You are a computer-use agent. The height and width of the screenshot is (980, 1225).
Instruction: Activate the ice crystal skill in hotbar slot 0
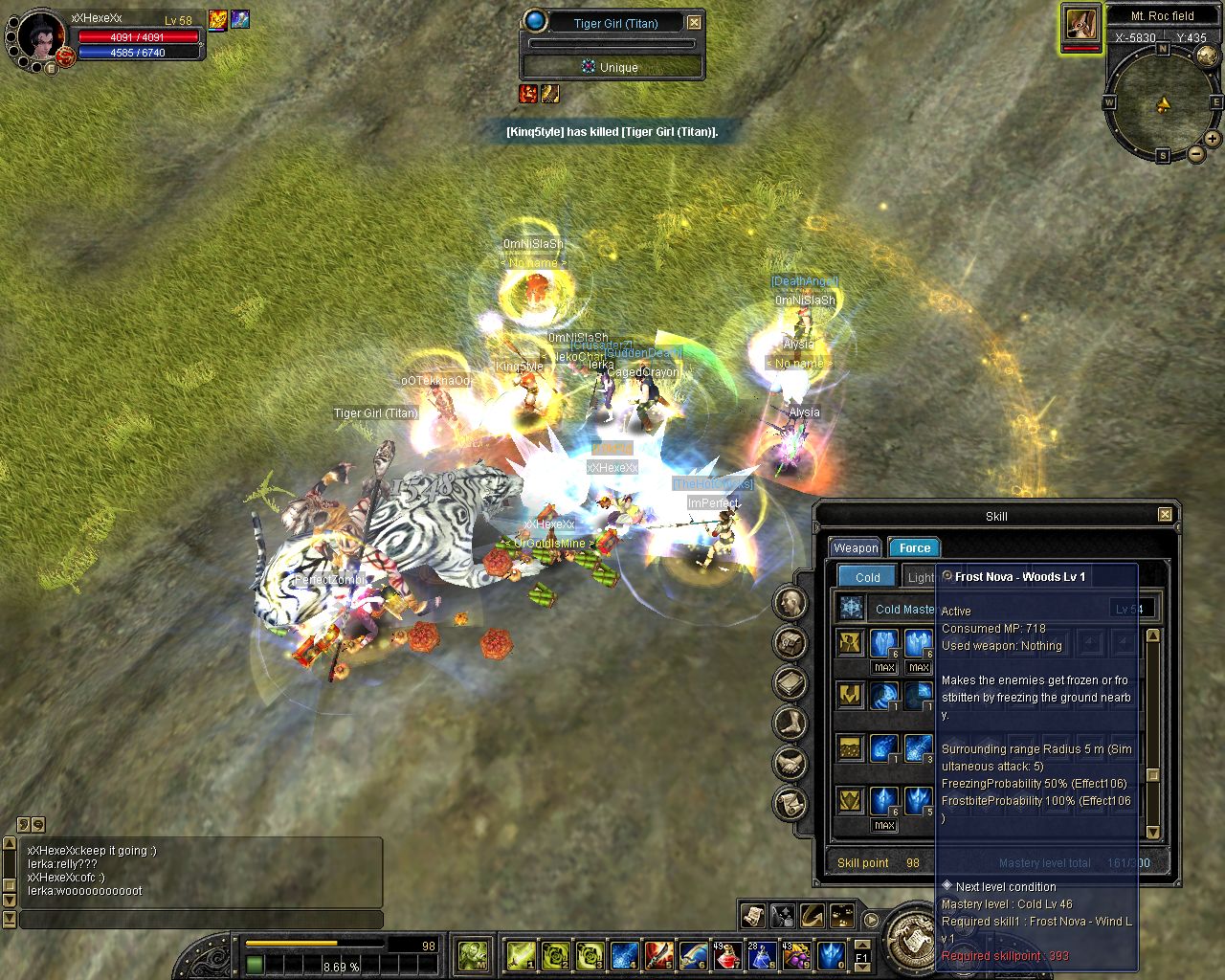(831, 955)
